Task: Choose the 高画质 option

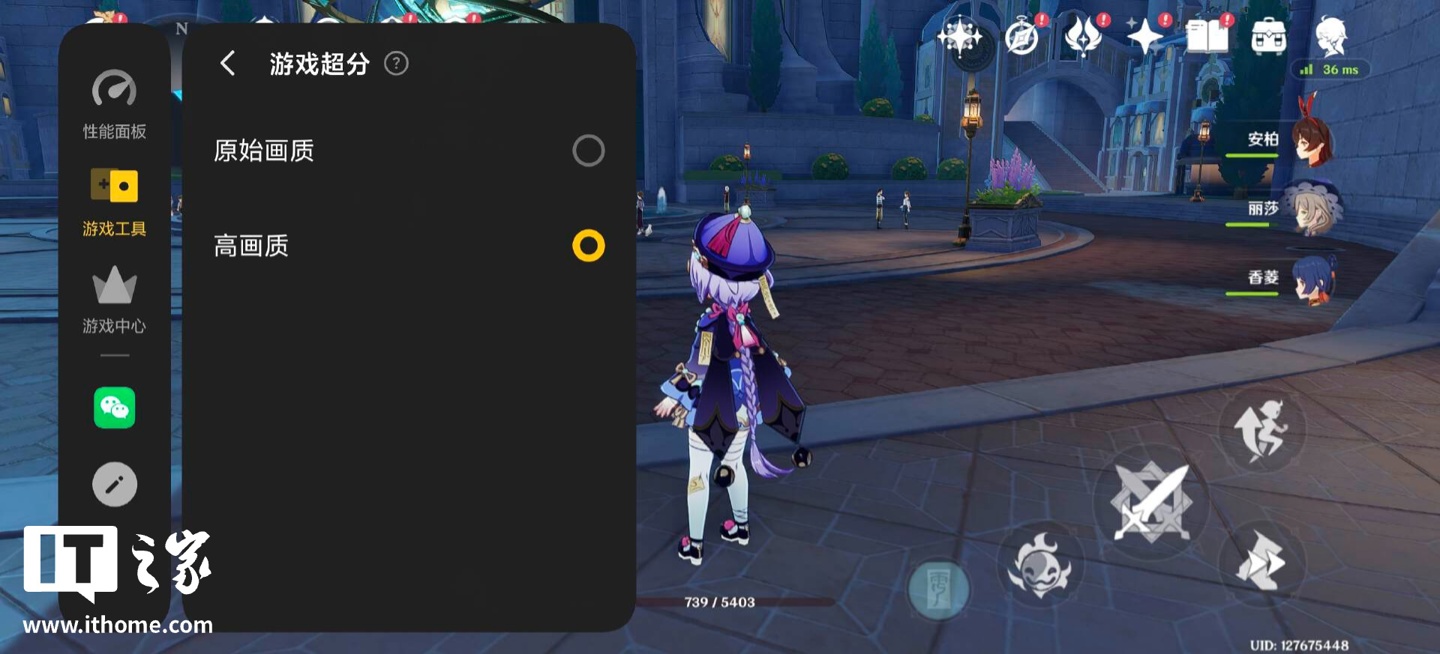Action: [588, 246]
